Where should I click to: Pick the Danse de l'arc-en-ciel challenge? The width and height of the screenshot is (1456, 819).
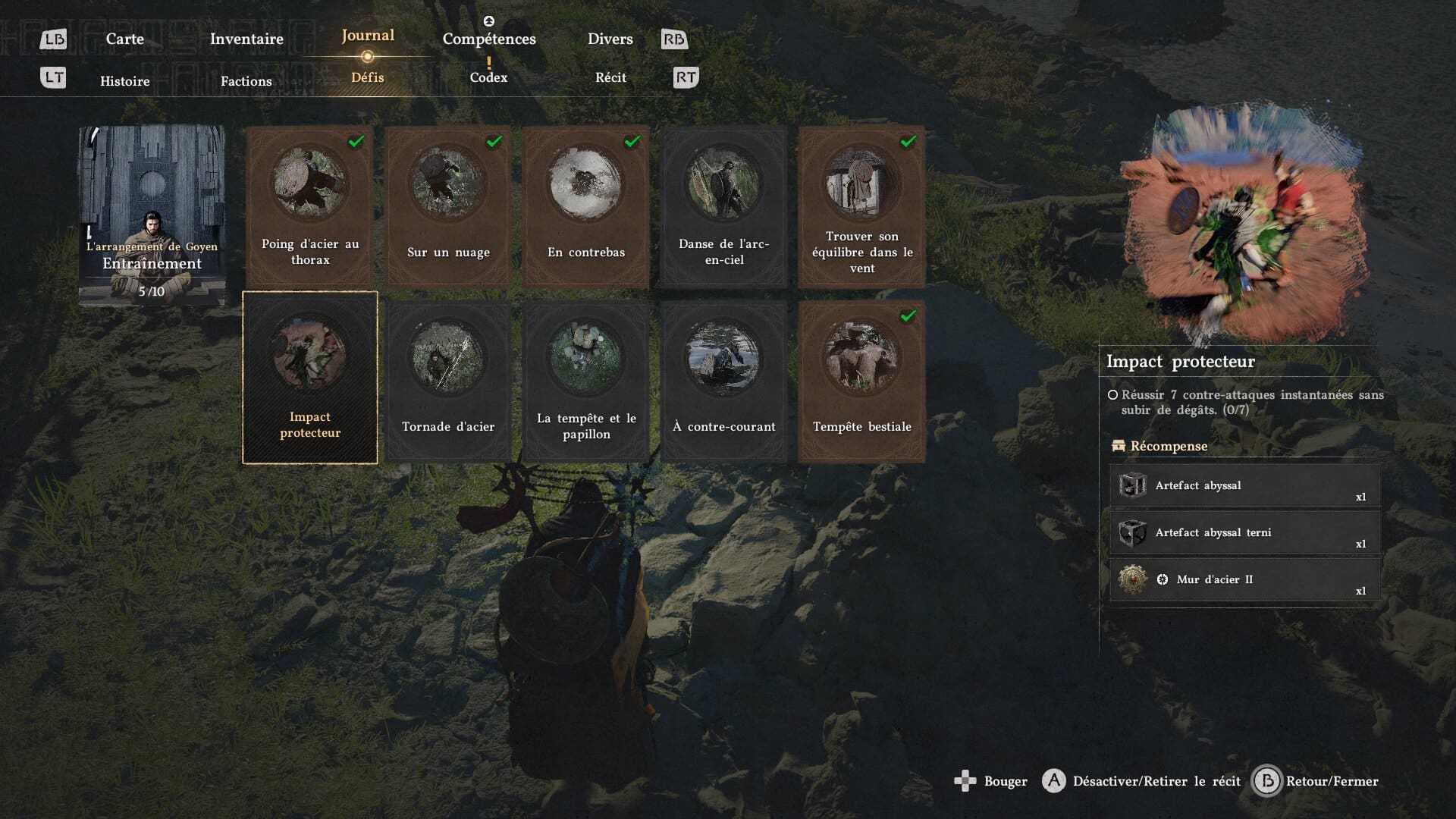click(x=724, y=206)
